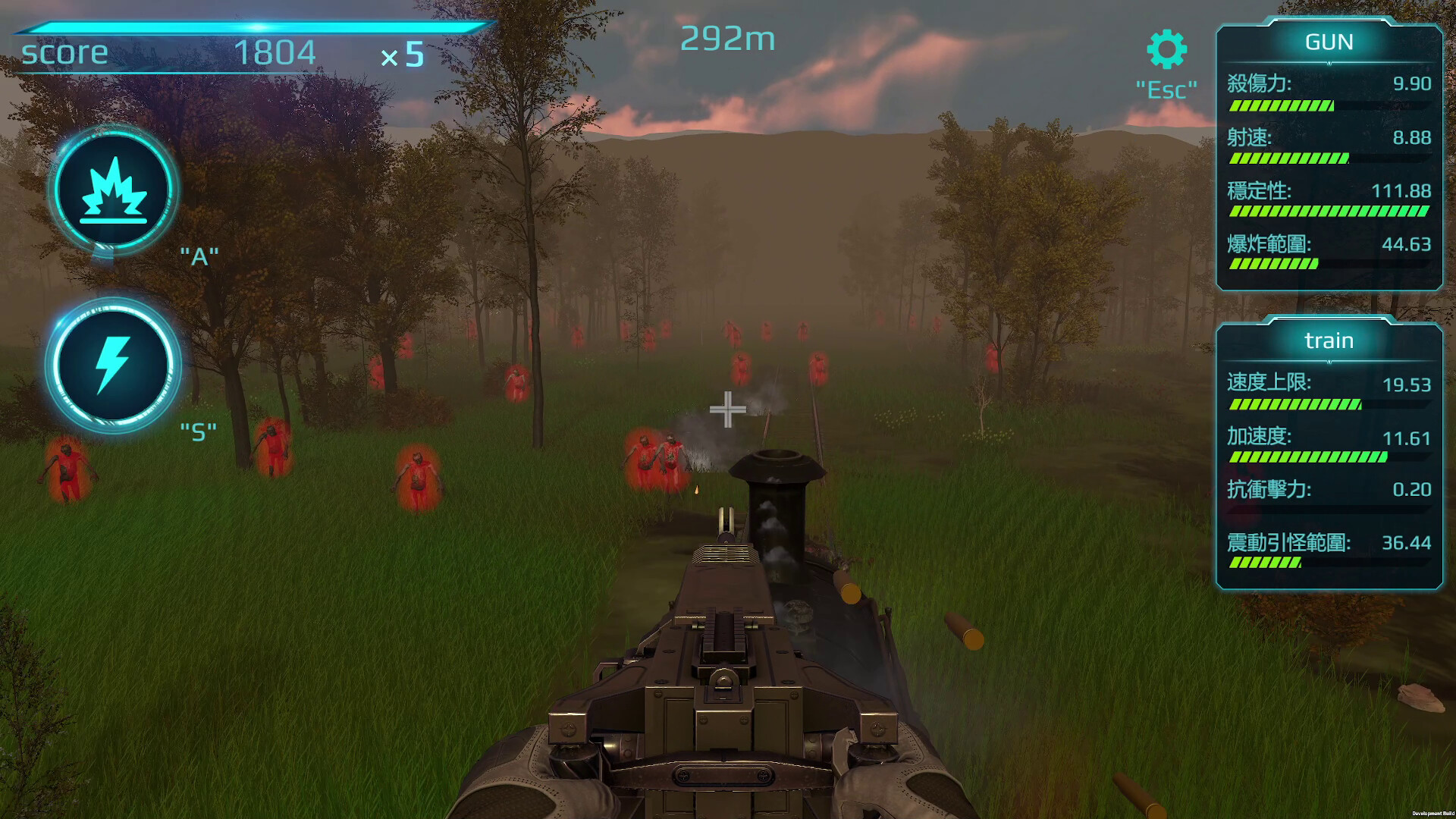Select the GUN panel header
The width and height of the screenshot is (1456, 819).
point(1329,42)
